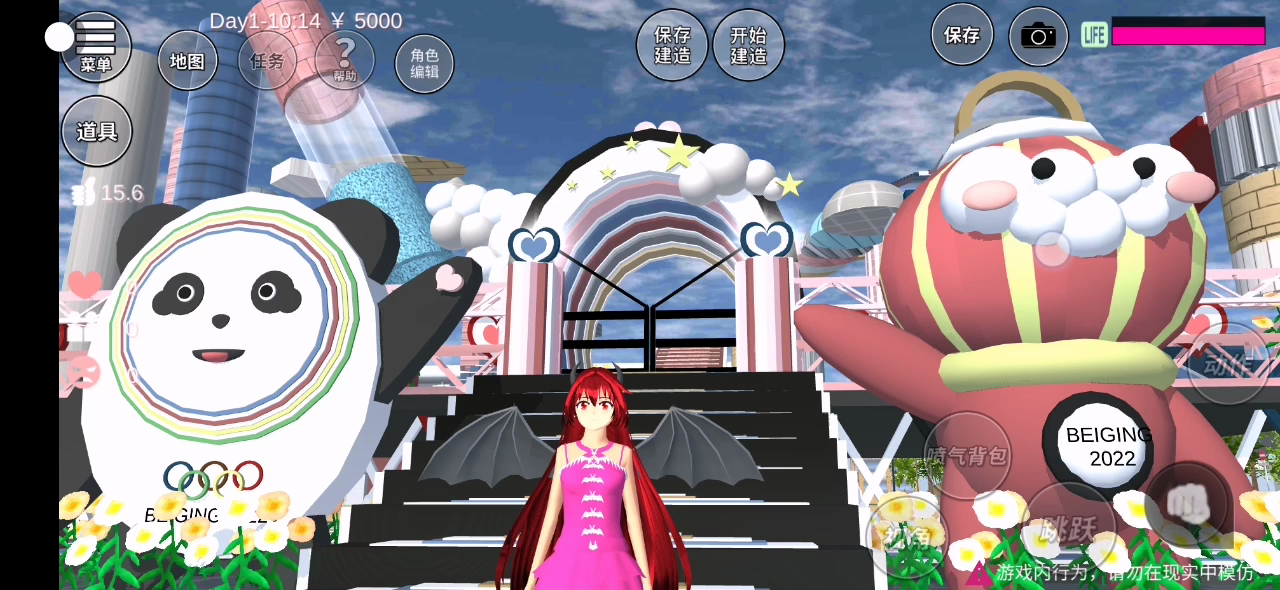1280x590 pixels.
Task: Open the 菜单 main menu
Action: (x=96, y=47)
